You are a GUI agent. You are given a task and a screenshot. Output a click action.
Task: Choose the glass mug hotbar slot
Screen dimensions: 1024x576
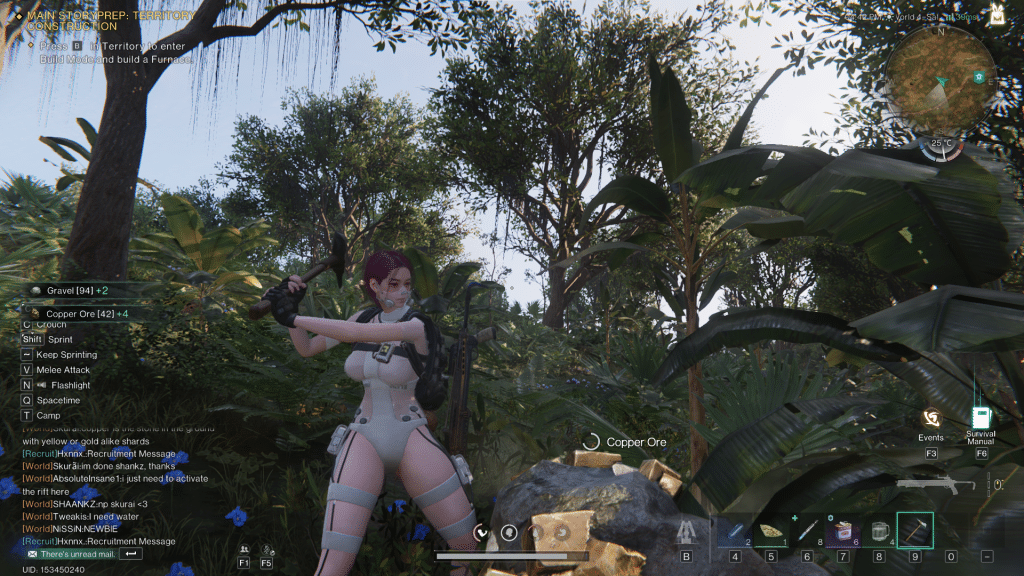click(879, 531)
